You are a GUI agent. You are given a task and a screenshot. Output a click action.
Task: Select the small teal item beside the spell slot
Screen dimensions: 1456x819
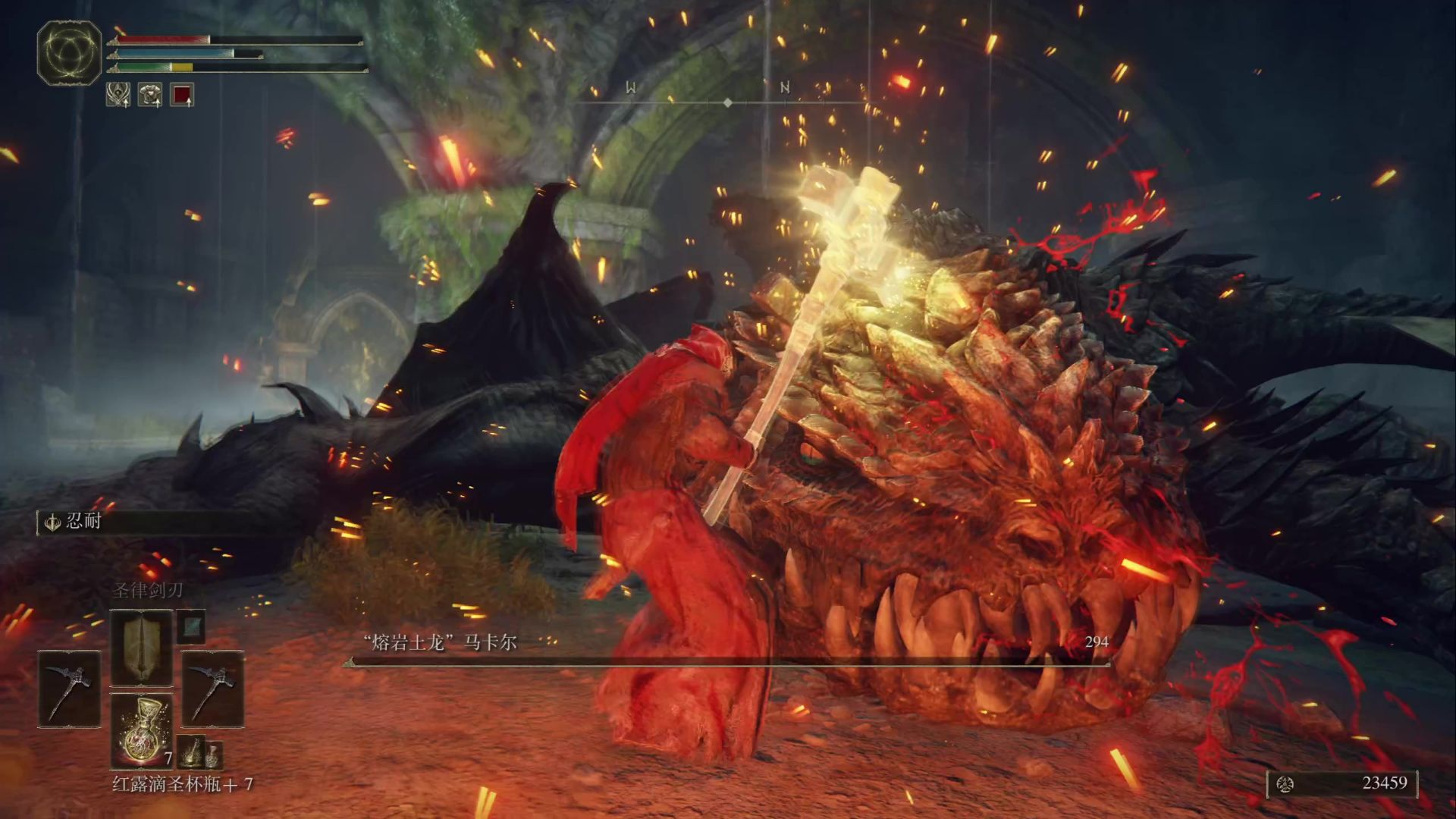point(191,626)
